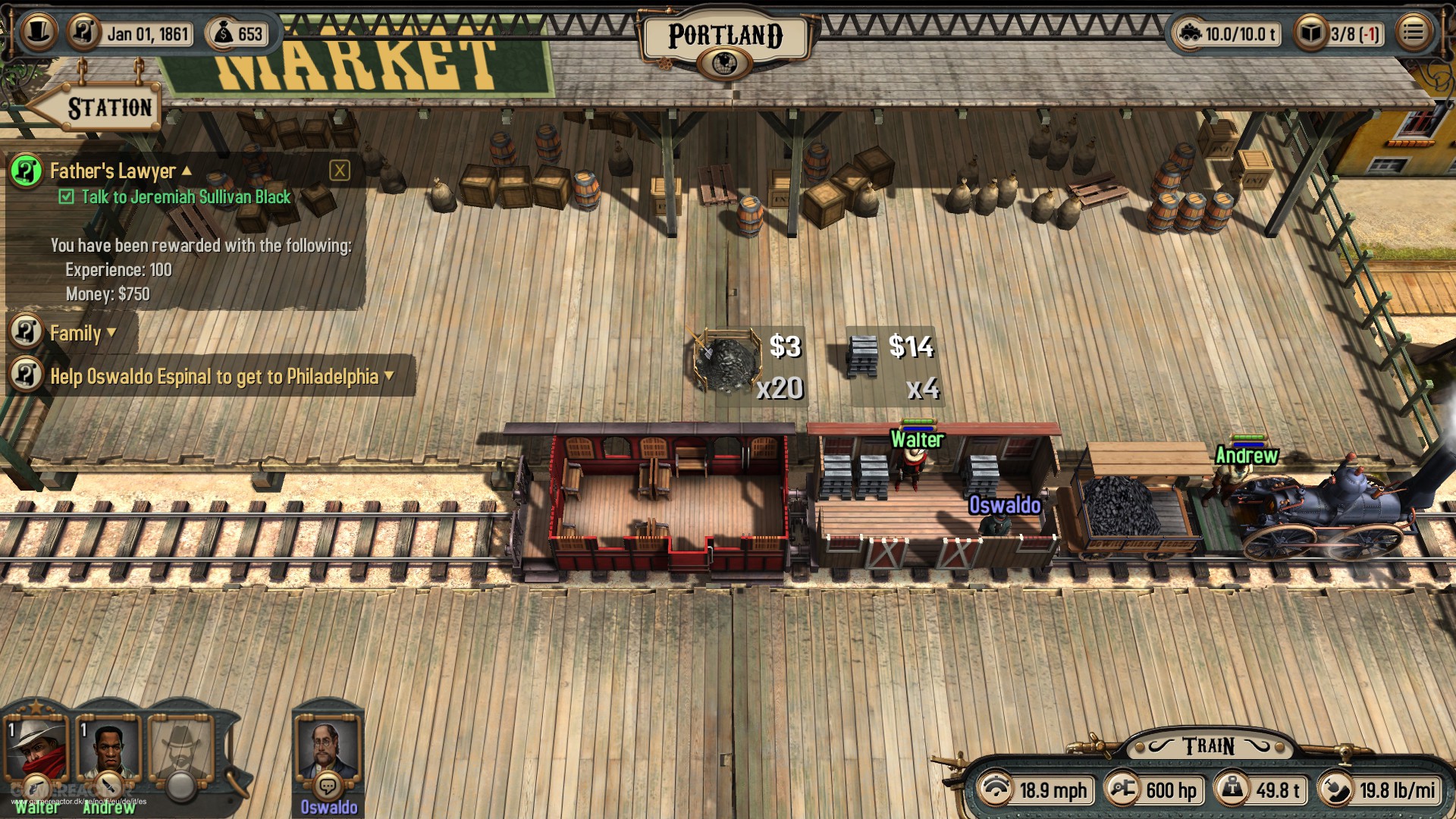This screenshot has width=1456, height=819.
Task: Open the top hat character menu
Action: tap(37, 33)
